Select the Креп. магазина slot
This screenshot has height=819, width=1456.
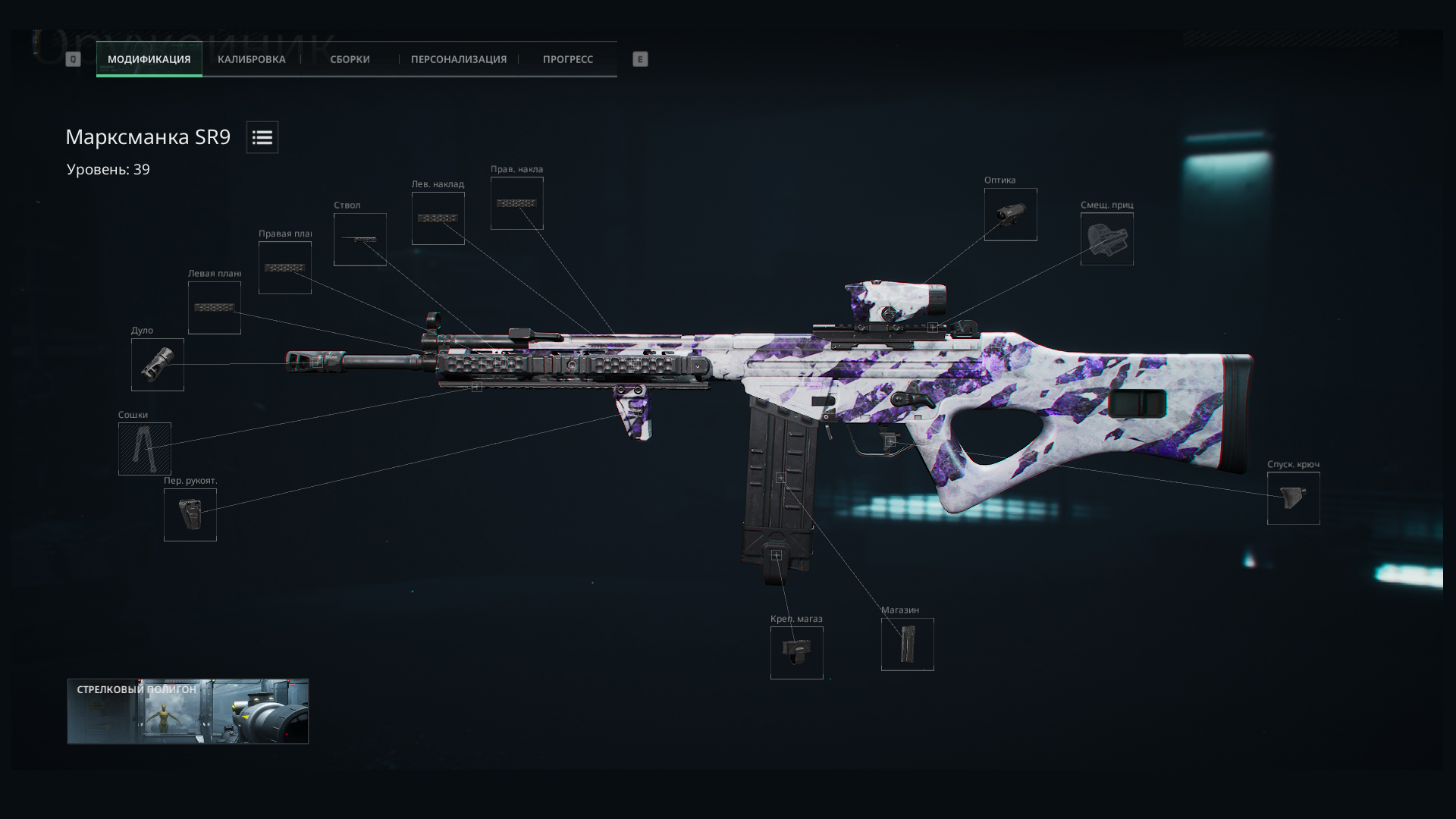pyautogui.click(x=797, y=653)
